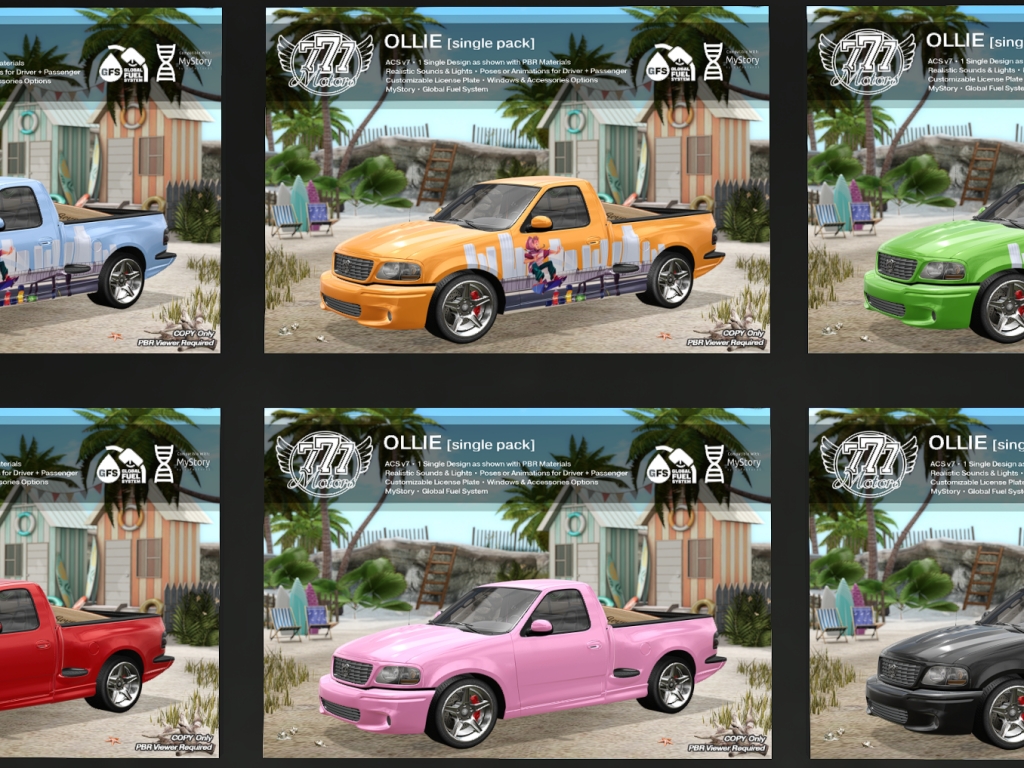
Task: Open the red truck vendor panel
Action: (110, 582)
